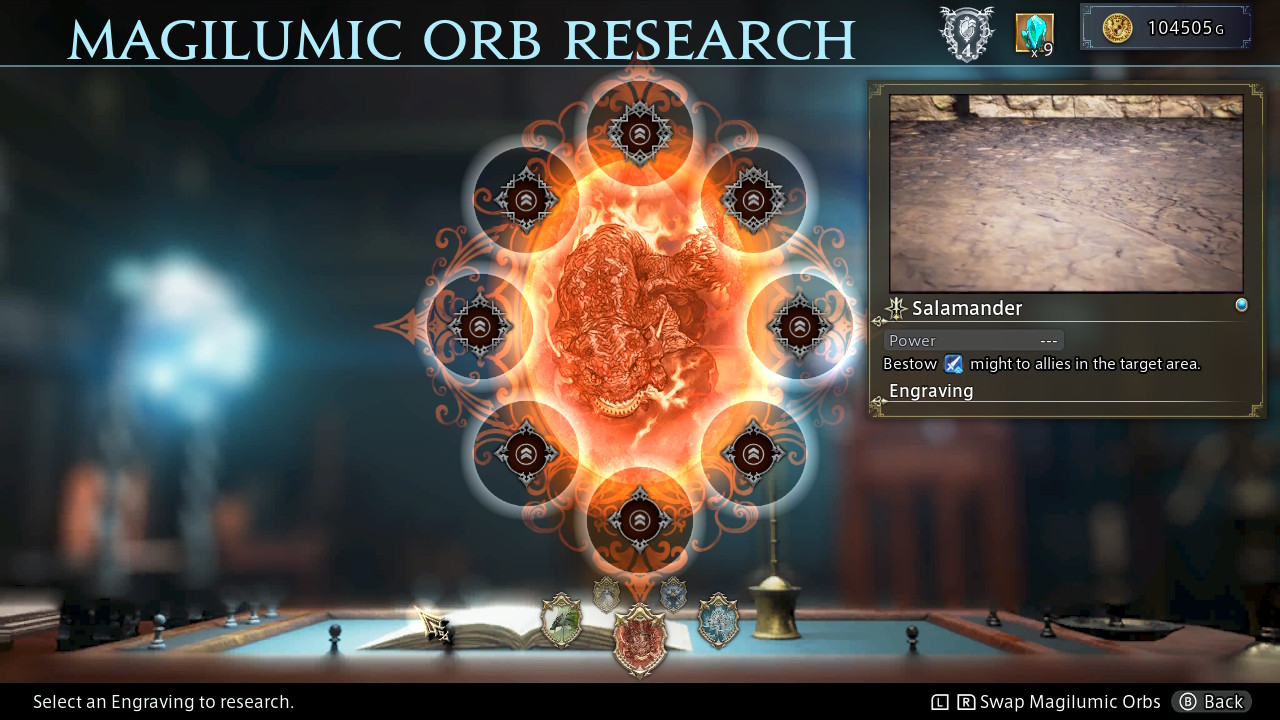
Task: Pick the lower-left engraving slot
Action: tap(525, 453)
